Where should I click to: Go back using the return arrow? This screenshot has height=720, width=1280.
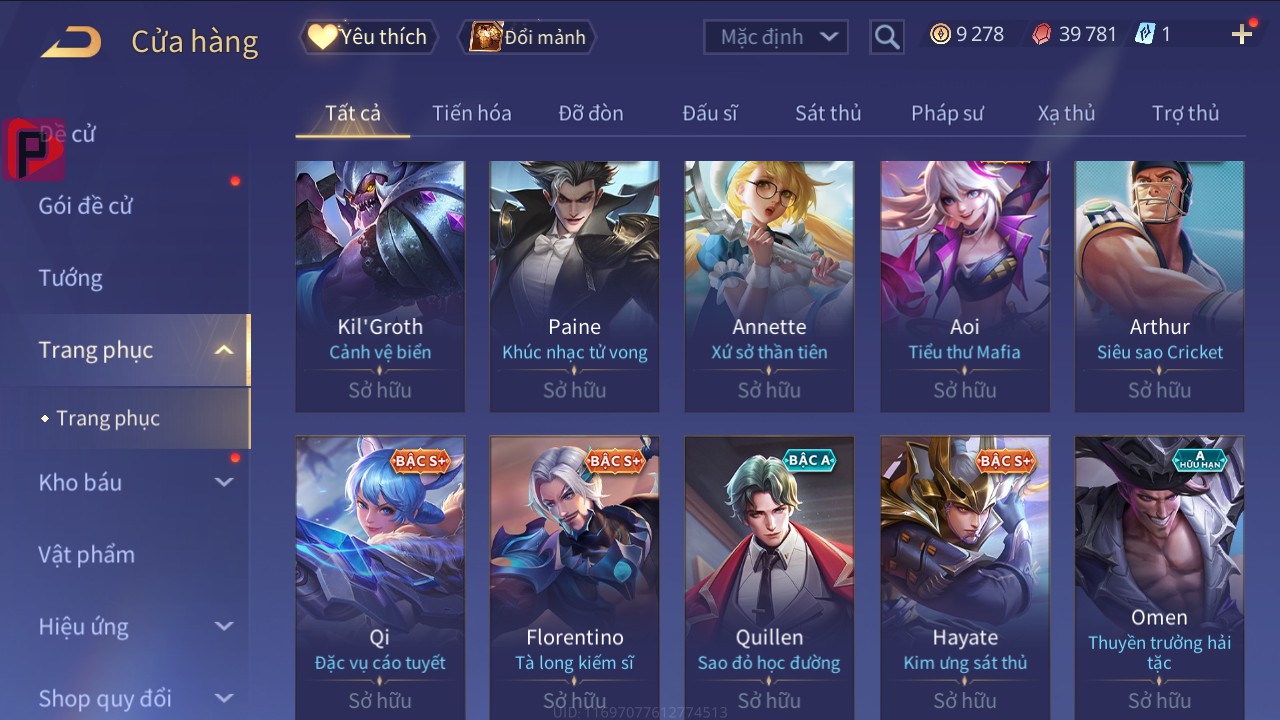tap(71, 41)
